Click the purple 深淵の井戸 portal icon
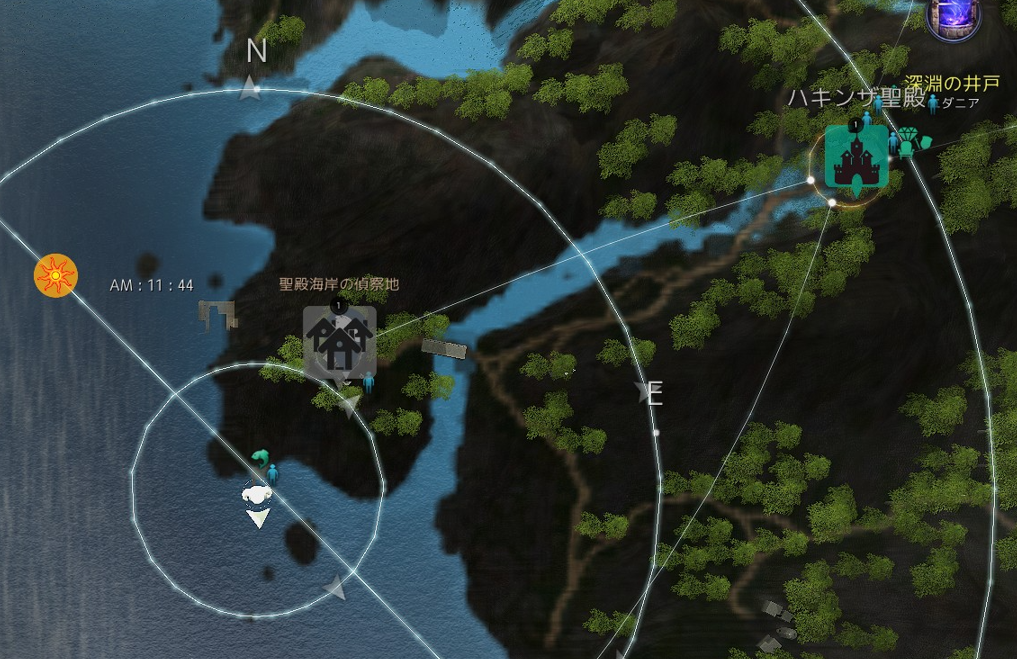1017x659 pixels. point(951,18)
